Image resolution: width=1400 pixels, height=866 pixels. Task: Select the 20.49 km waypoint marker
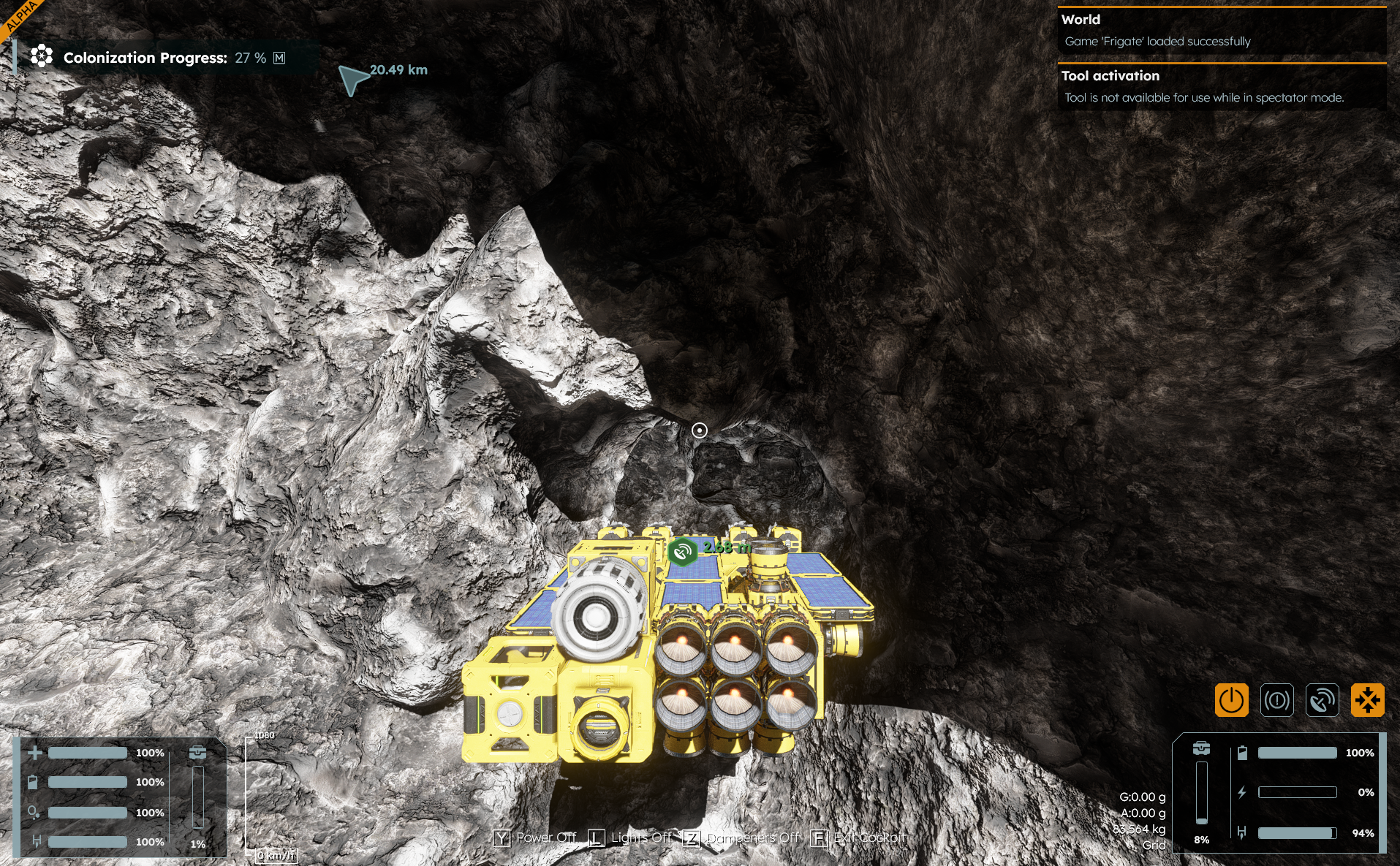point(353,79)
